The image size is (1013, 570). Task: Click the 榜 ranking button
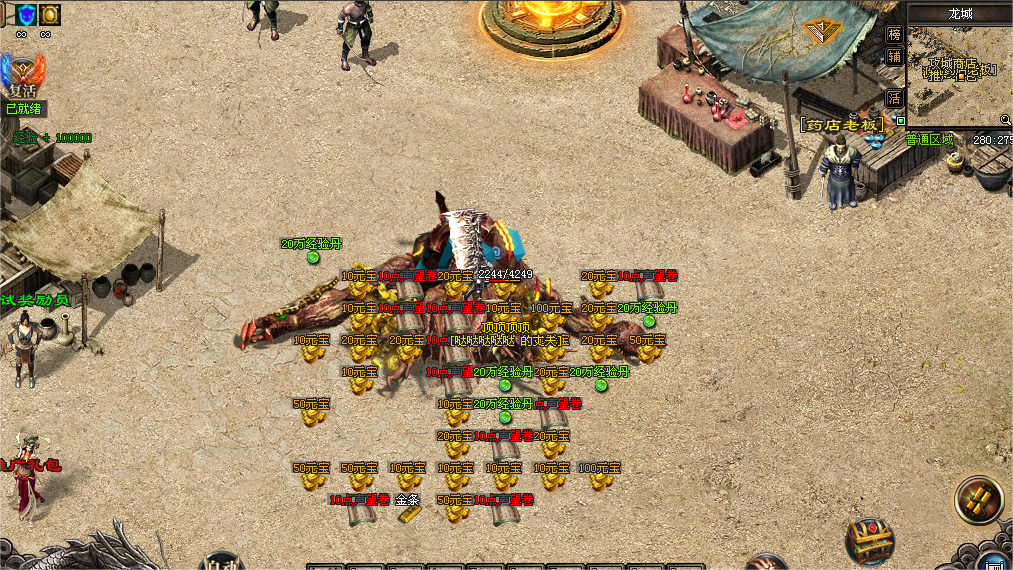[x=895, y=34]
